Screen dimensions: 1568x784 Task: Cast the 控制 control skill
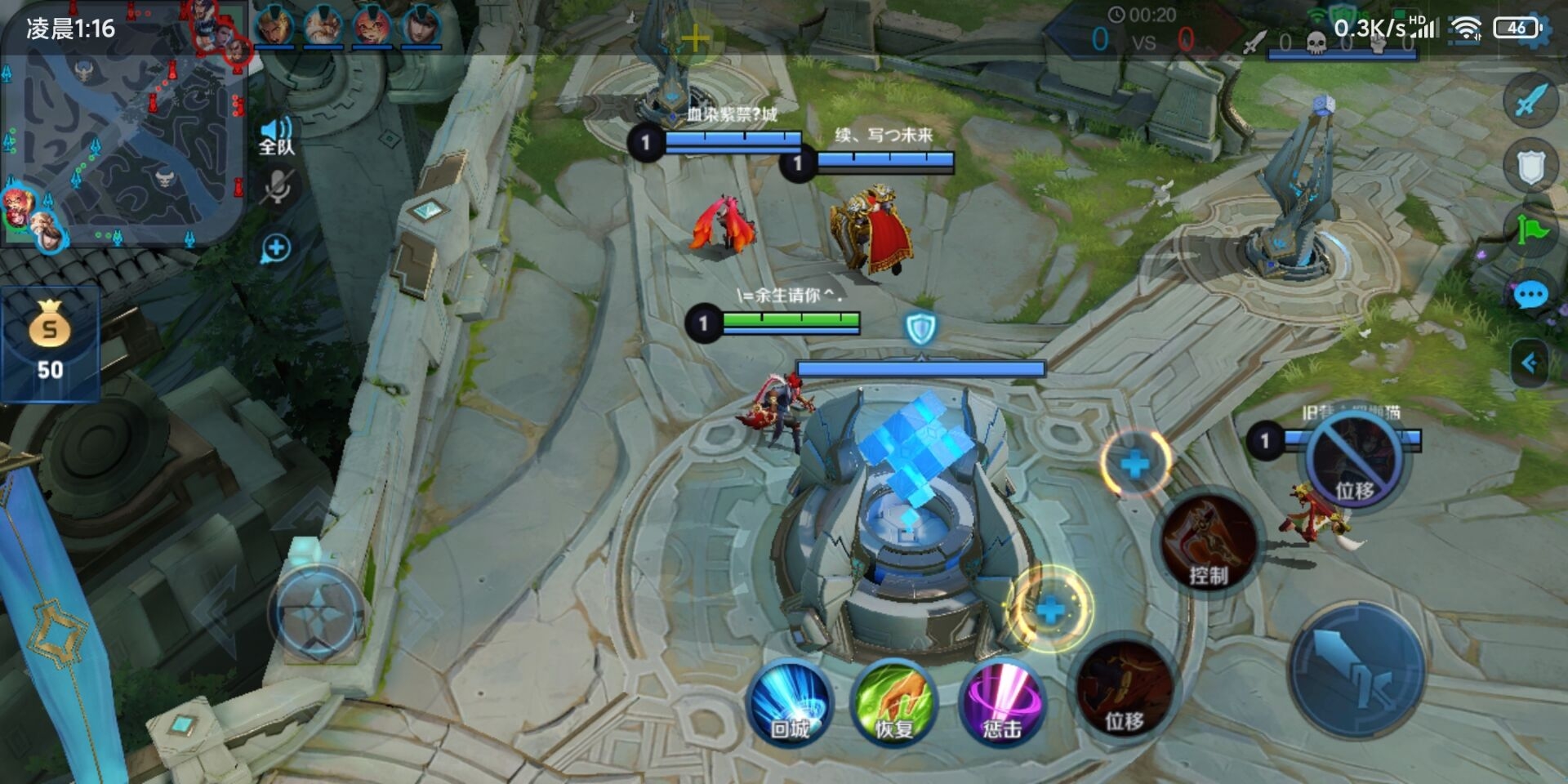1209,543
